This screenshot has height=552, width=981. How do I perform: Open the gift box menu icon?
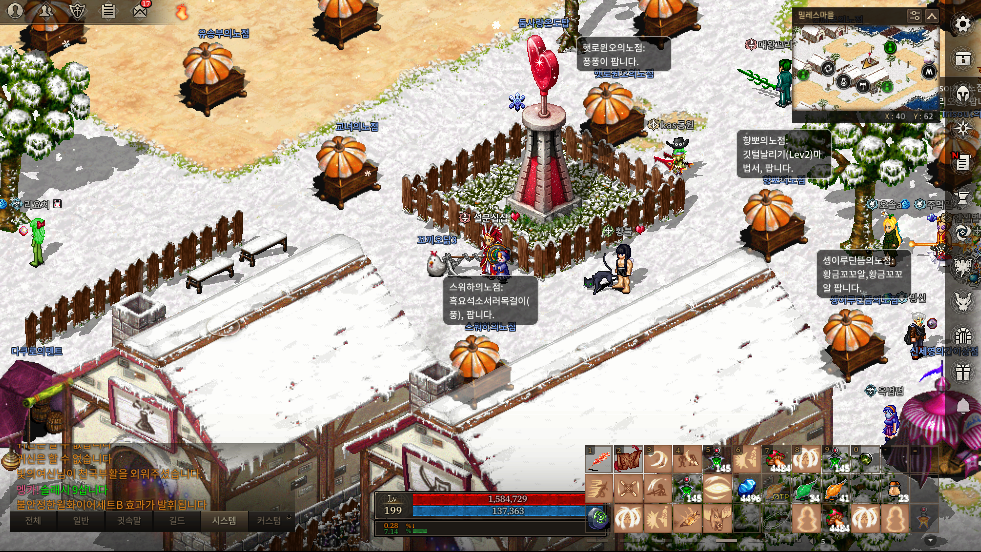point(963,373)
